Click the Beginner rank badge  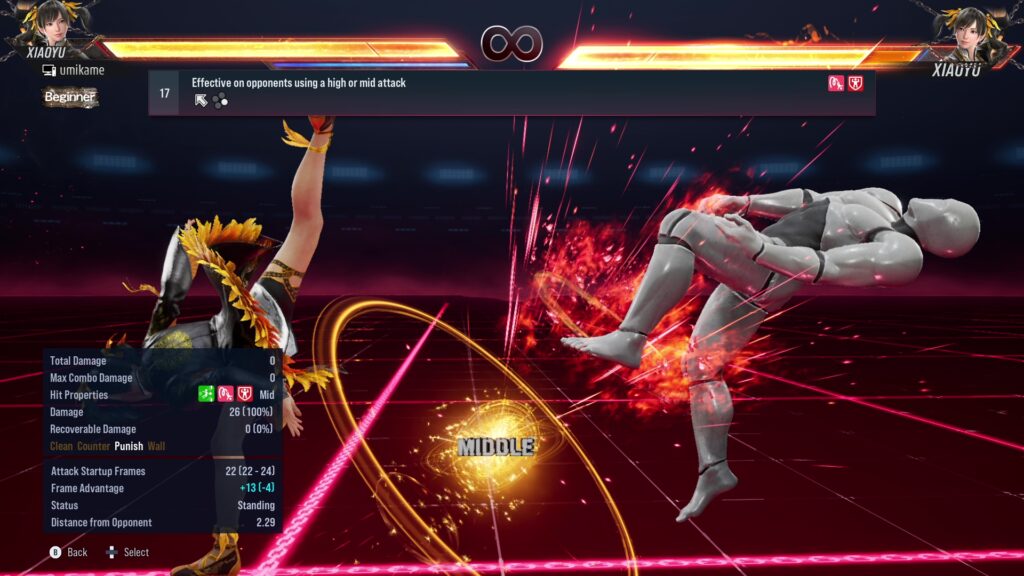[x=70, y=97]
